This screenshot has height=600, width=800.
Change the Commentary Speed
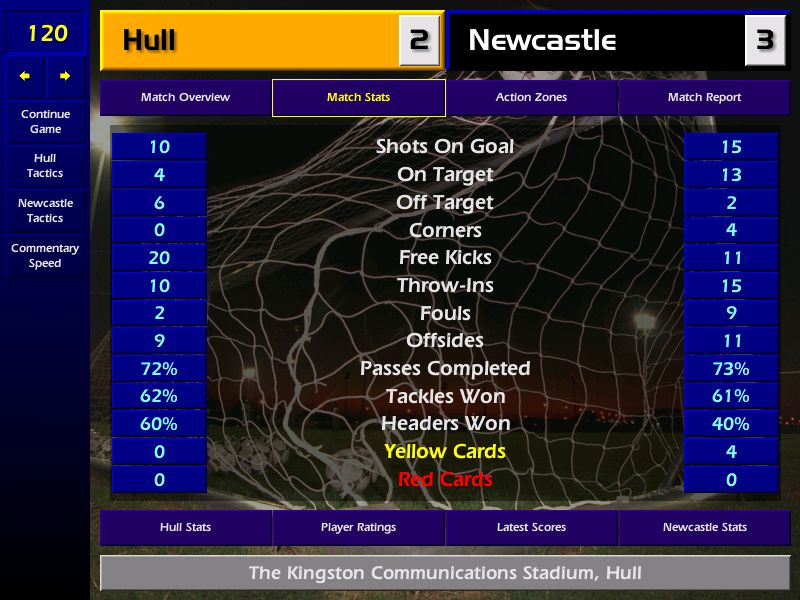pos(45,256)
